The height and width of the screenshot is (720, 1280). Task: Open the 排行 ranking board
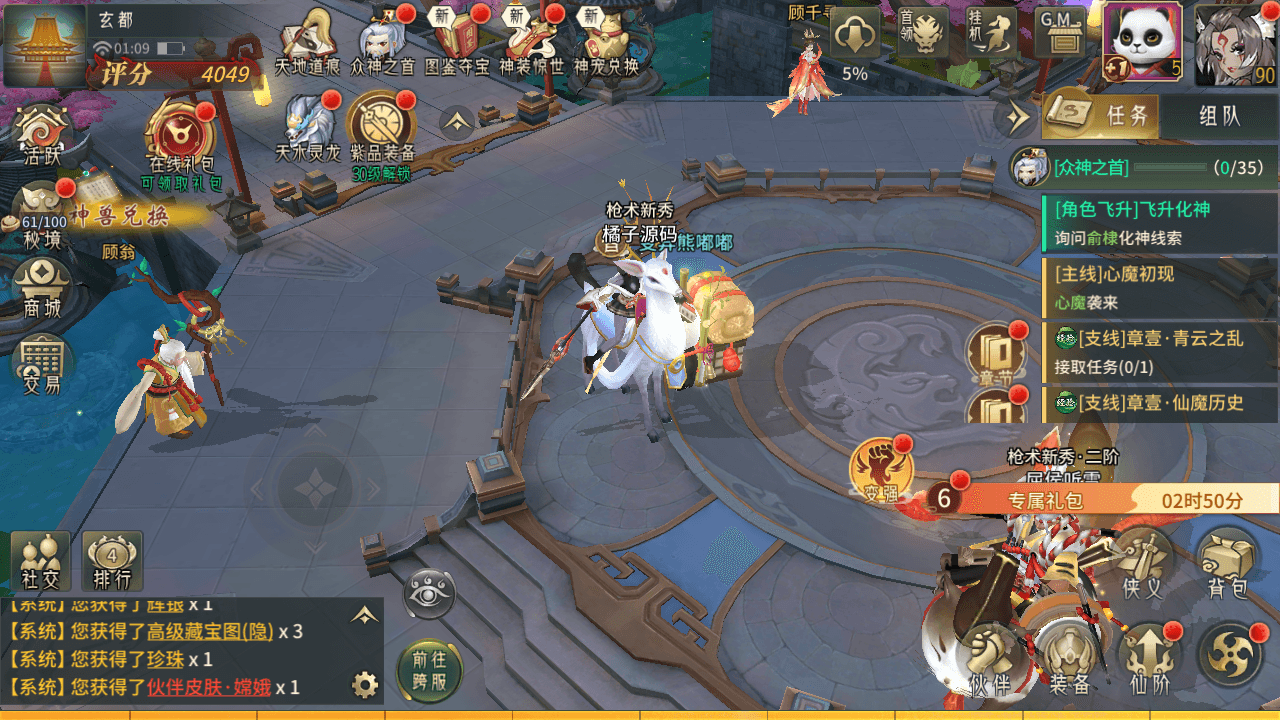coord(112,561)
